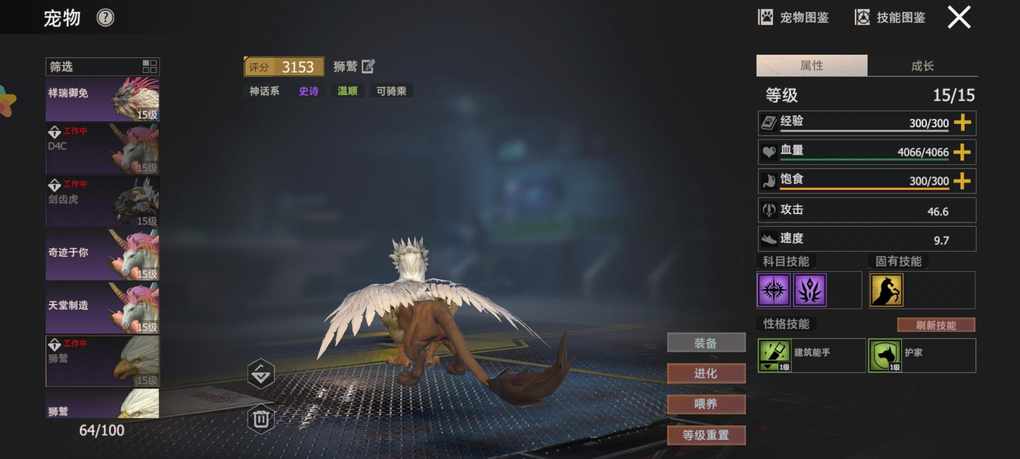Switch to the 成长 growth tab

tap(922, 66)
